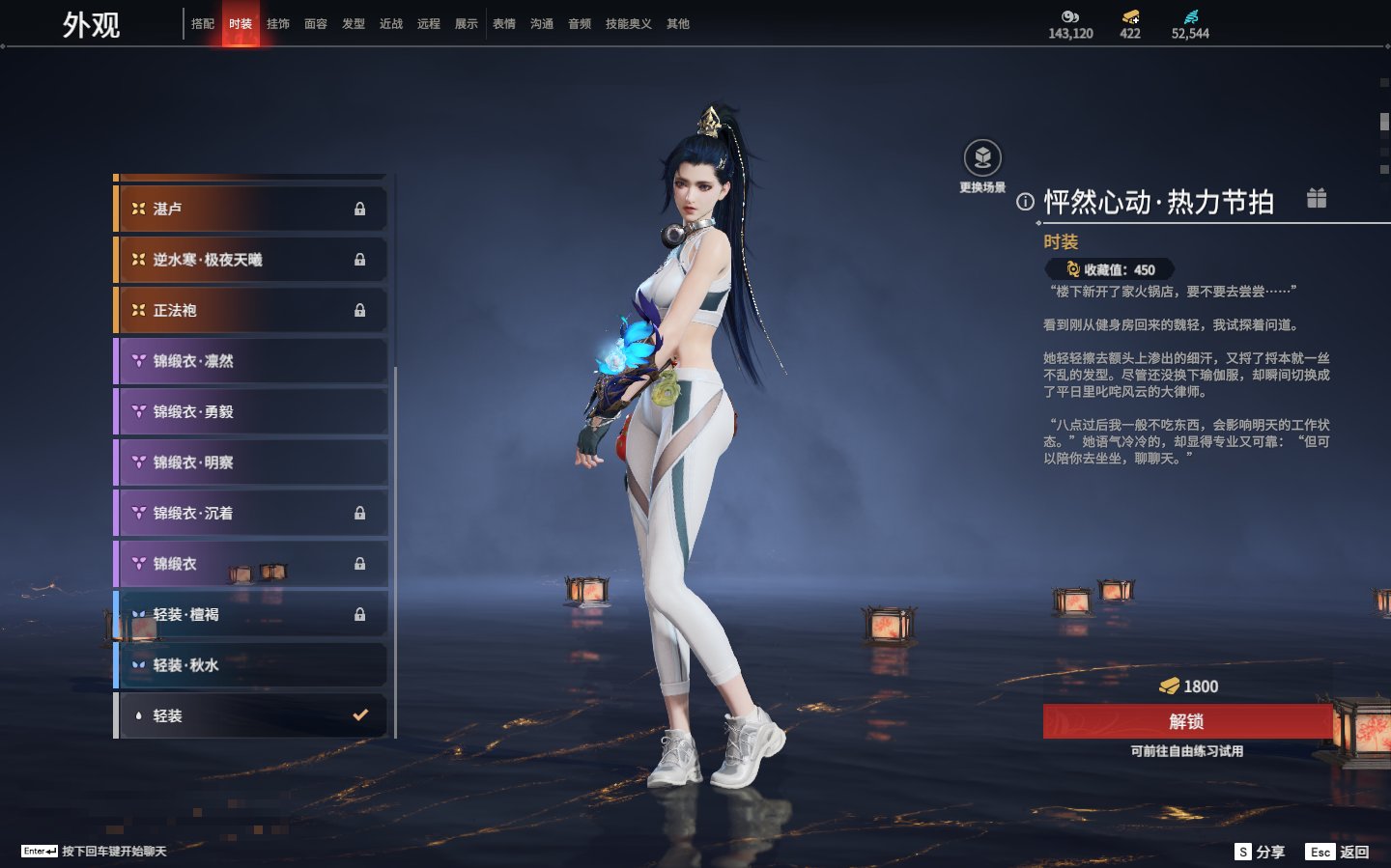Image resolution: width=1391 pixels, height=868 pixels.
Task: Click the 分享 share button
Action: click(x=1261, y=852)
